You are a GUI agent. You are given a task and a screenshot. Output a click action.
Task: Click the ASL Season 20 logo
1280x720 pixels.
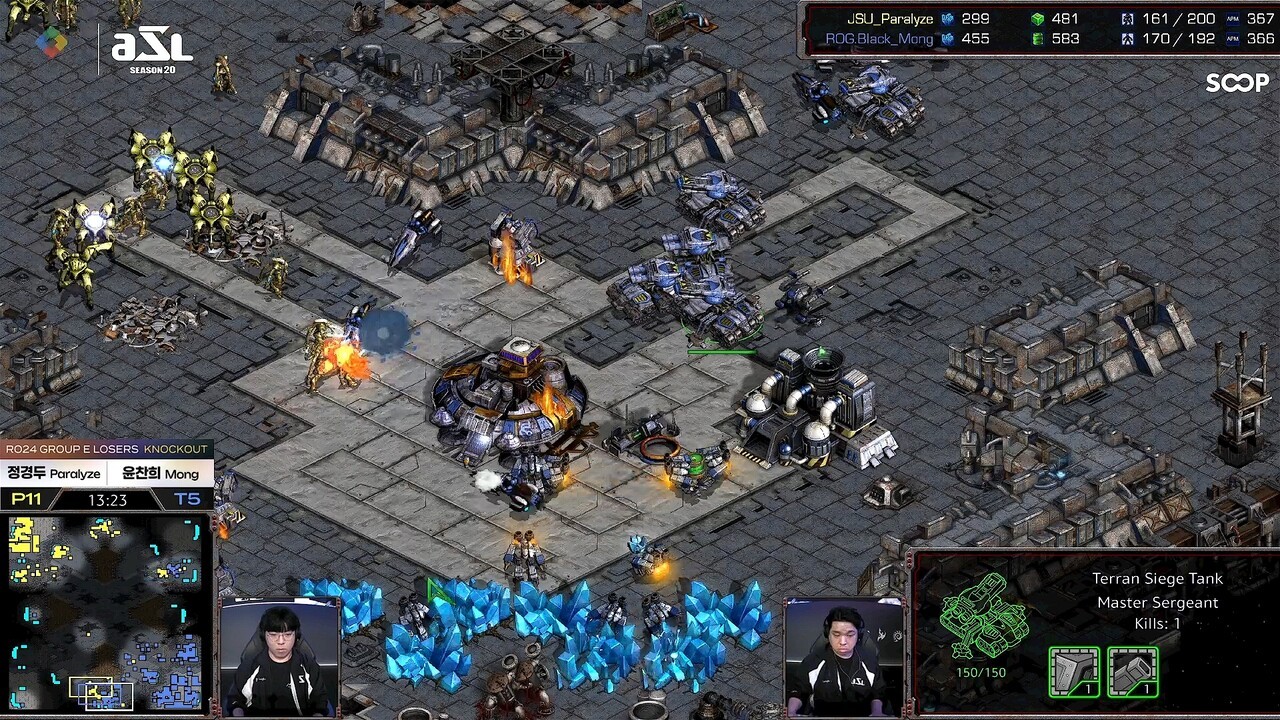(x=151, y=48)
